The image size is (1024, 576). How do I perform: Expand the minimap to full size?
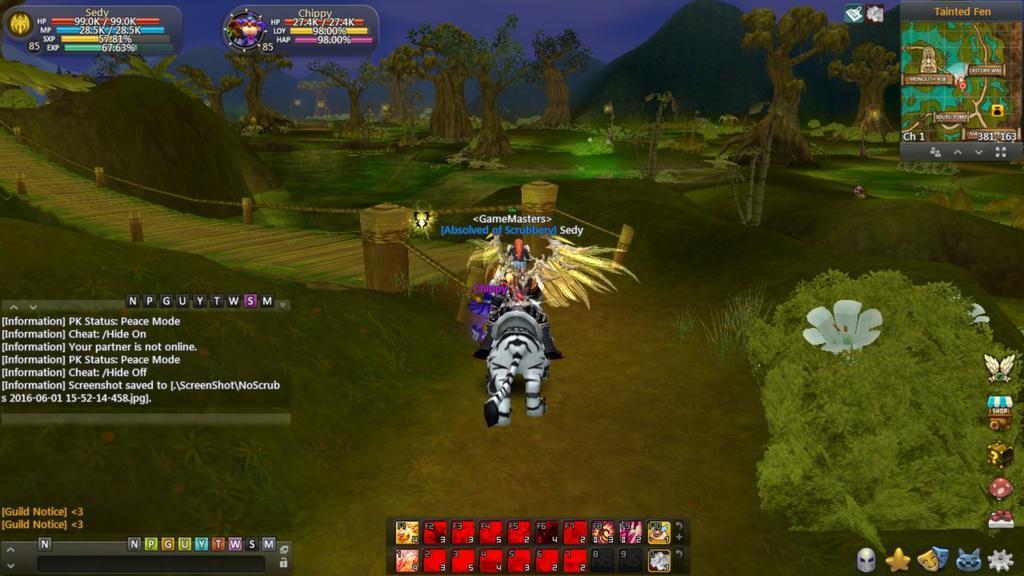(1001, 152)
